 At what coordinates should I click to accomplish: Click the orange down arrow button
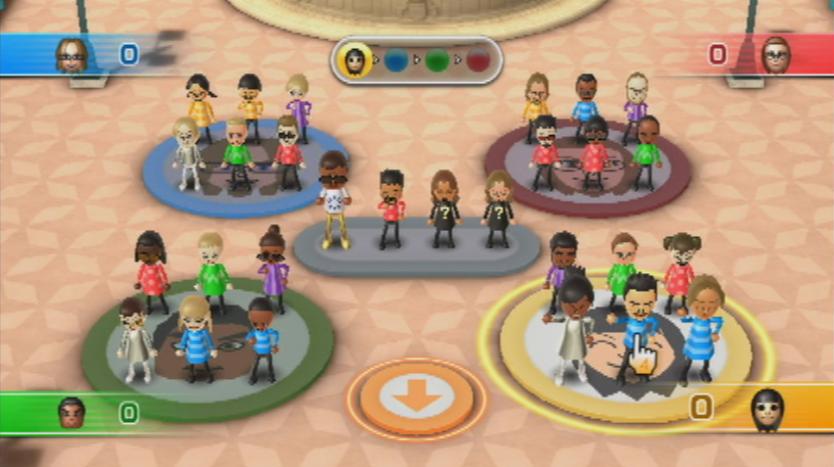pos(416,398)
